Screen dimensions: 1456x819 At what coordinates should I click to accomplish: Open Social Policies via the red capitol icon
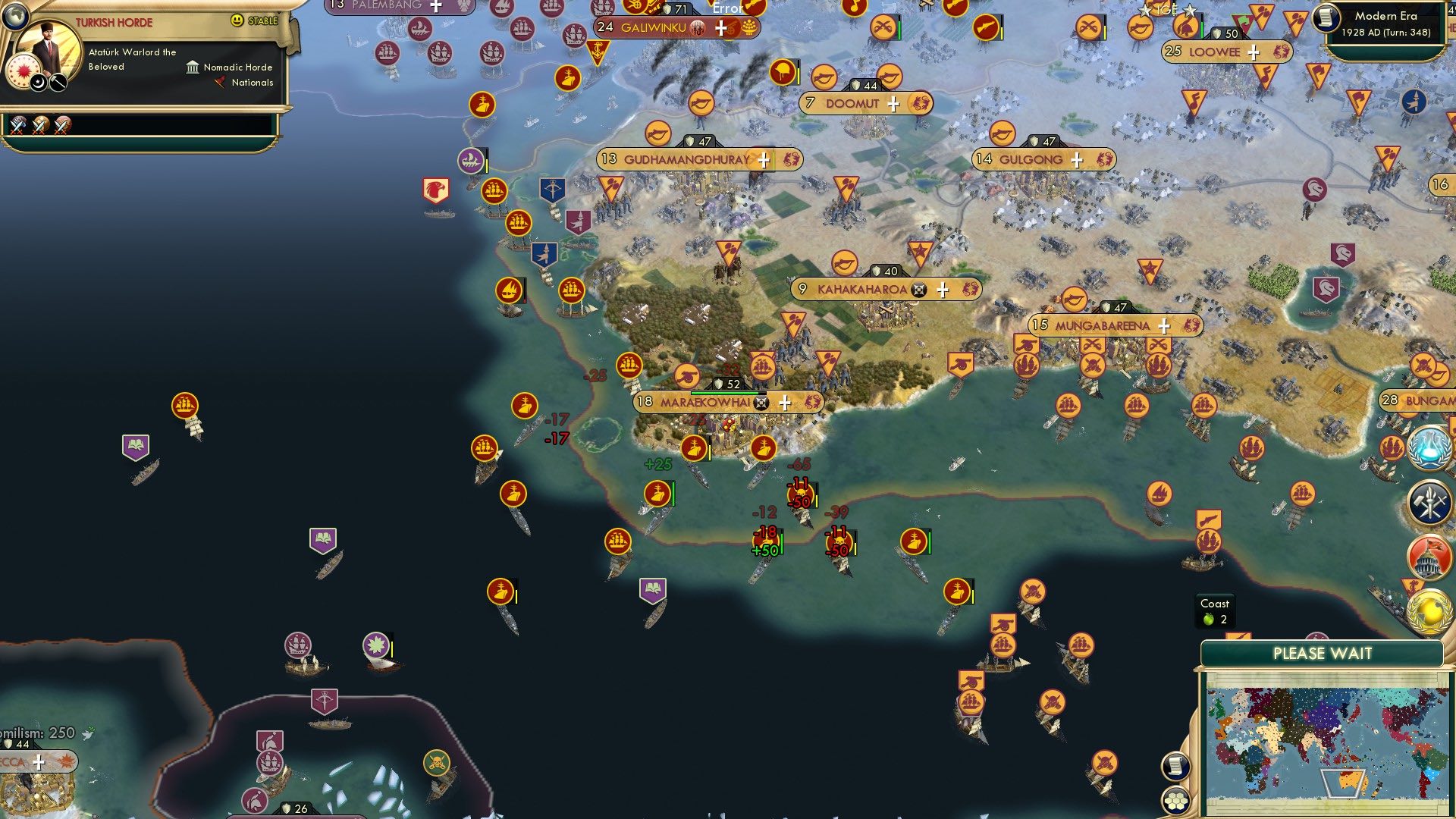1429,554
